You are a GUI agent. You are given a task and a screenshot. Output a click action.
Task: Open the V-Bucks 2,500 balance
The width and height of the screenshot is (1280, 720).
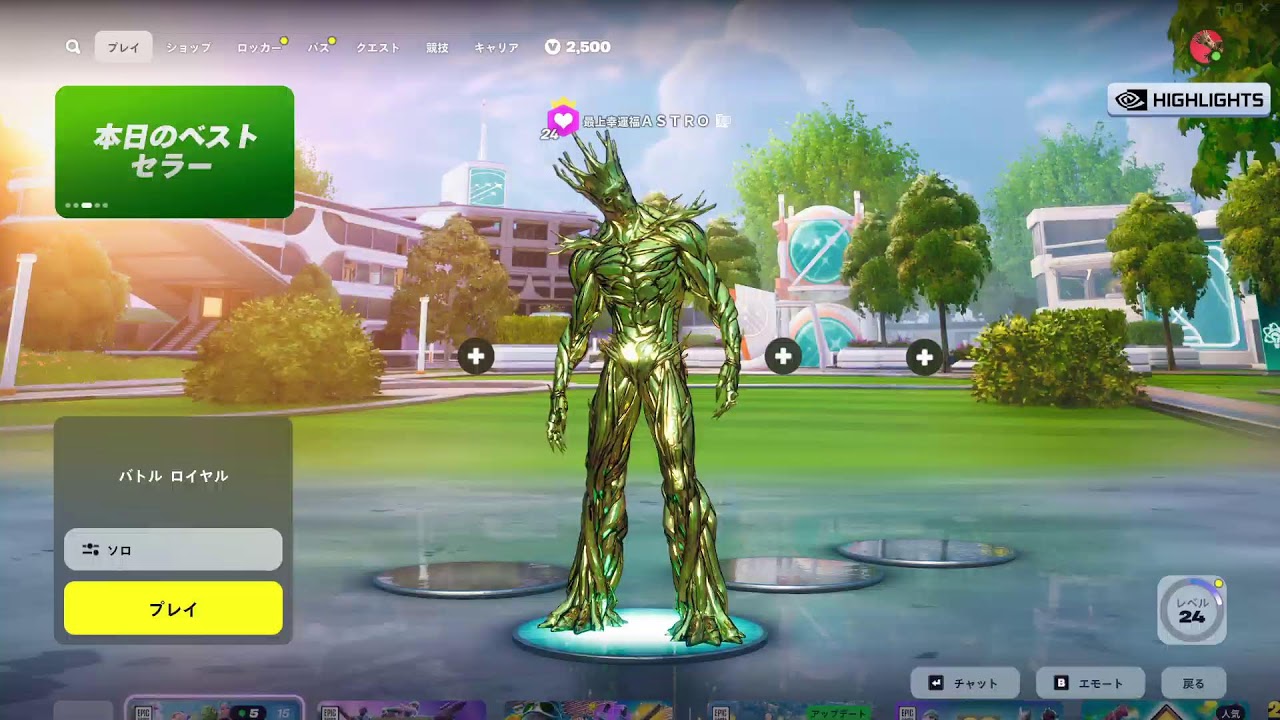click(x=578, y=47)
